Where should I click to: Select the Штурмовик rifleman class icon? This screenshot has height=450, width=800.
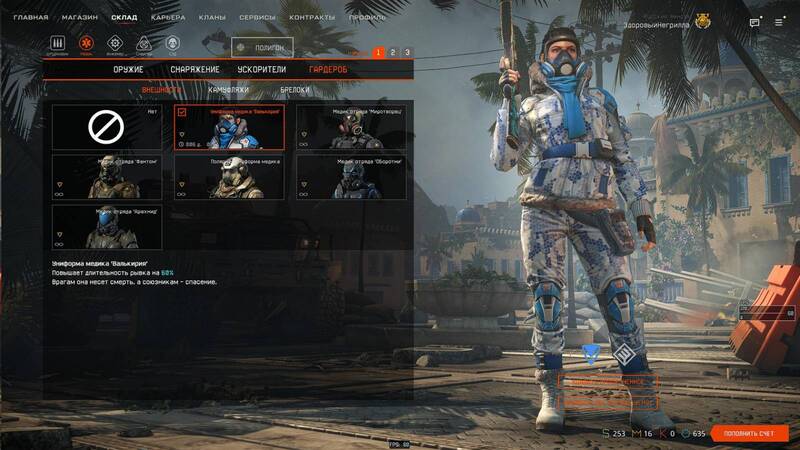[58, 44]
